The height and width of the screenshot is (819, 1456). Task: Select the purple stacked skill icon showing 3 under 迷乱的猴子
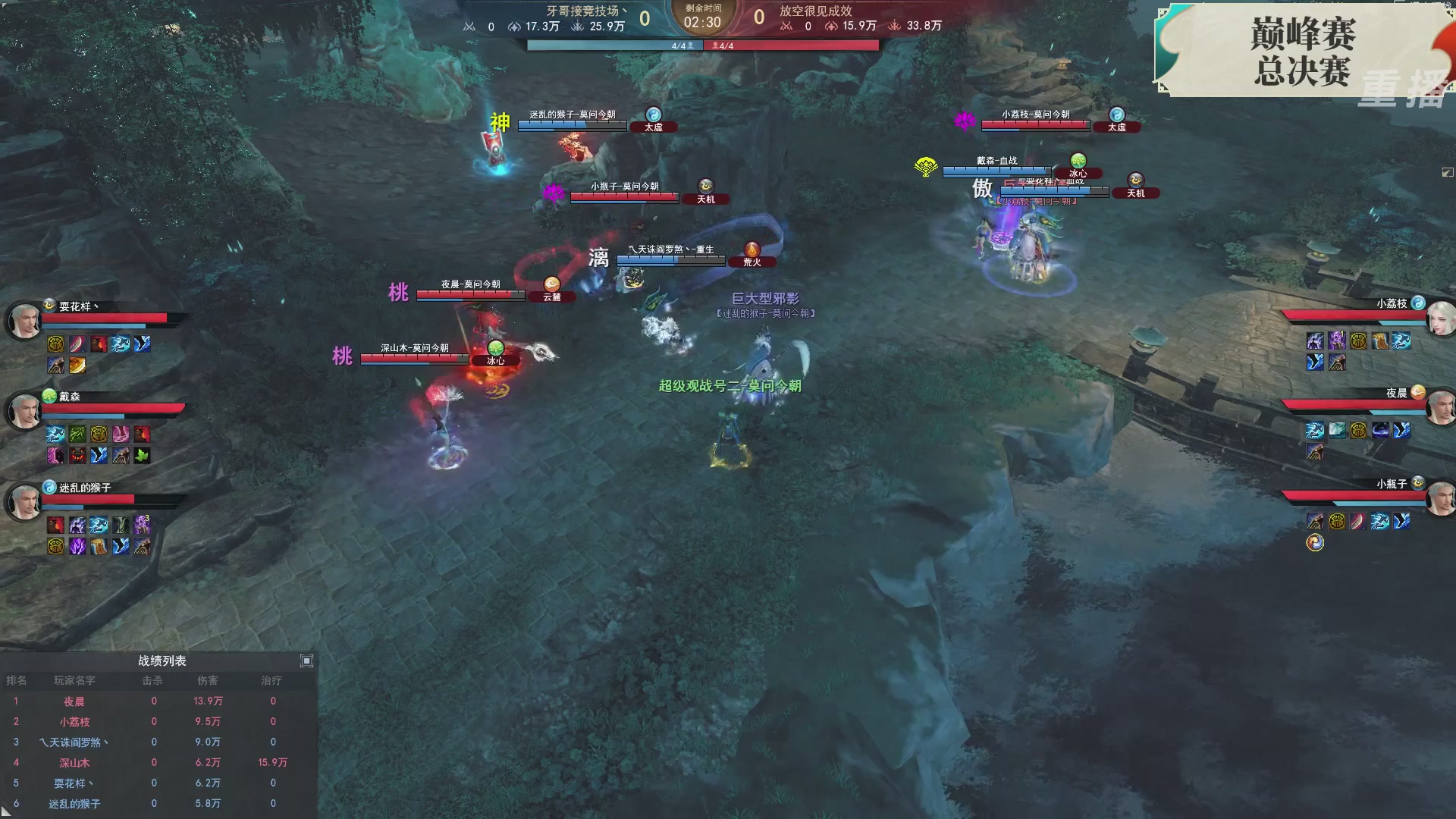coord(142,525)
